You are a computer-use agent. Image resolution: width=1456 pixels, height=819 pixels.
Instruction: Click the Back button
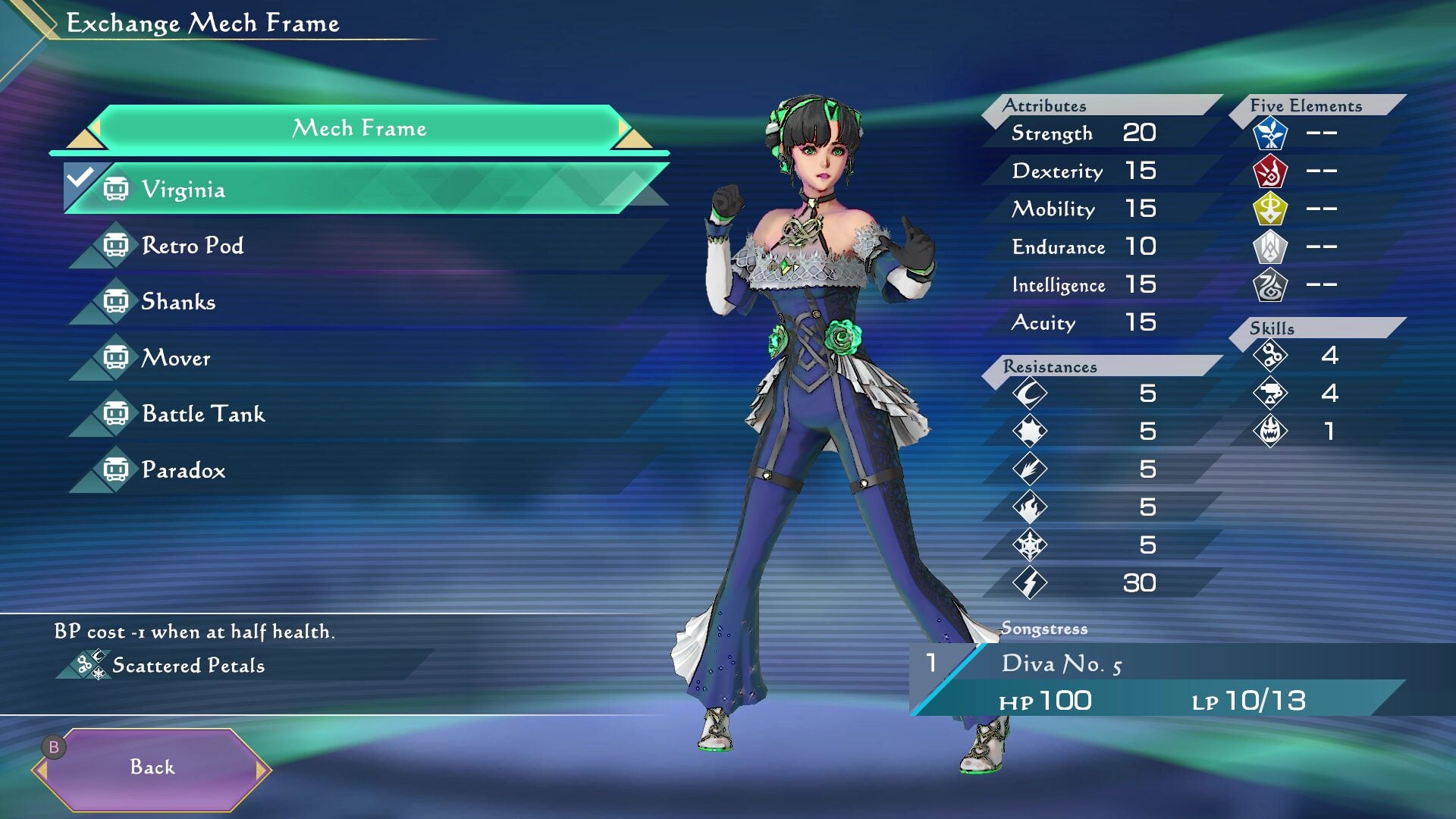[152, 767]
